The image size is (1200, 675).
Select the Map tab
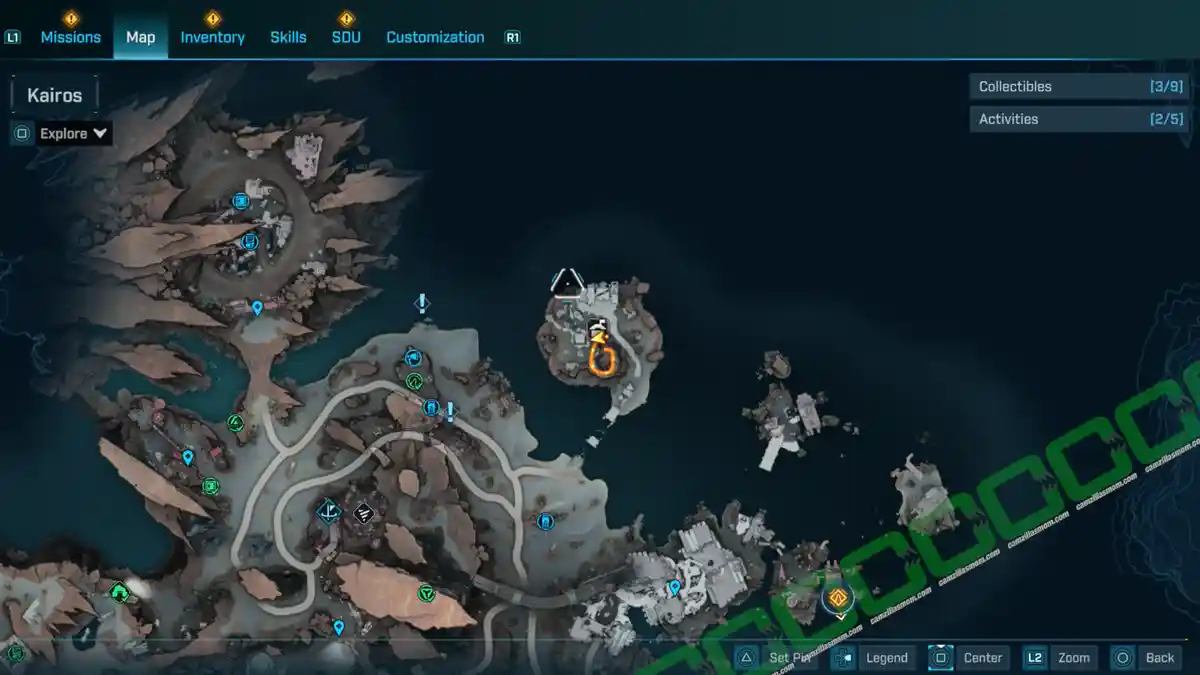[140, 37]
